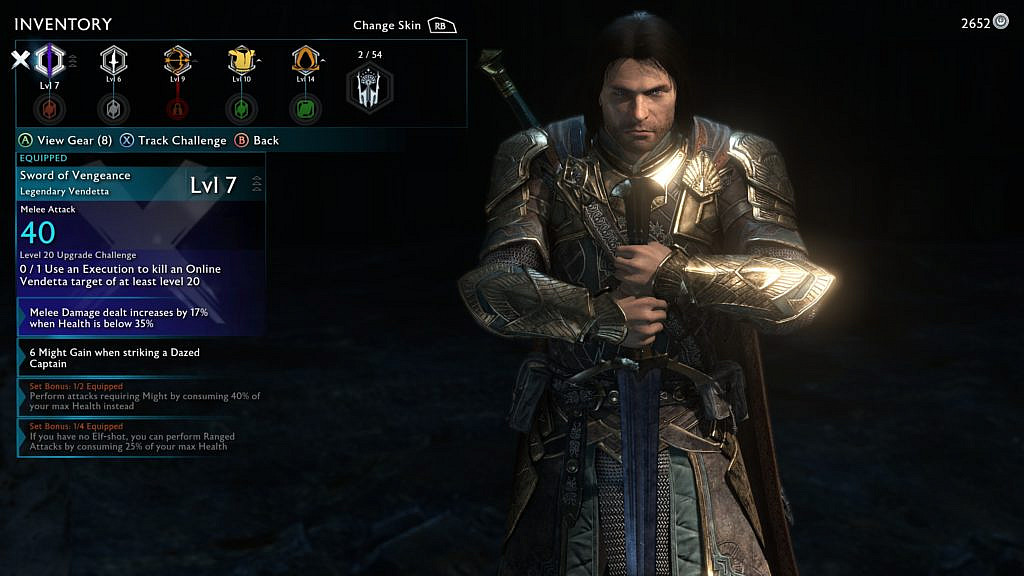Screen dimensions: 1024x576
Task: Select the Lvl 14 cloak gear slot
Action: click(x=305, y=61)
